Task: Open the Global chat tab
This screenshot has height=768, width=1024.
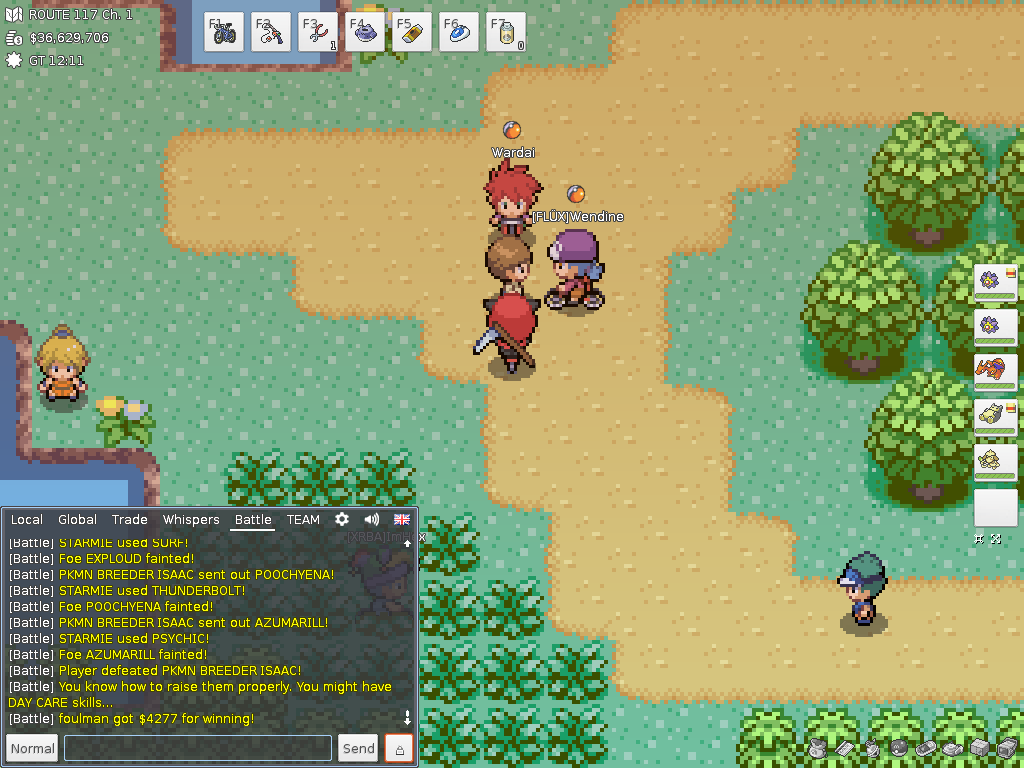Action: (77, 520)
